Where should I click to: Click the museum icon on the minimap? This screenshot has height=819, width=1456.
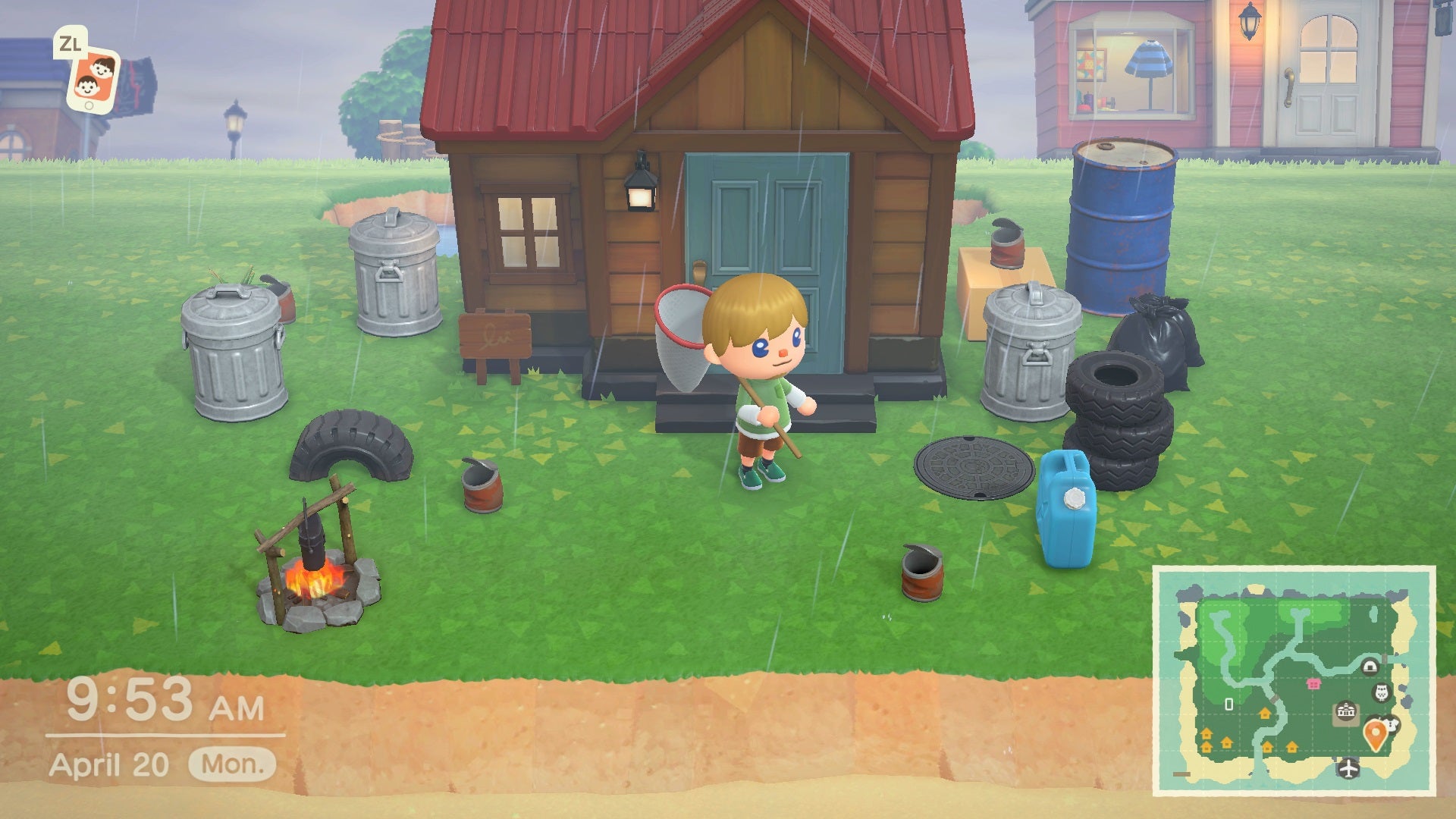1382,694
